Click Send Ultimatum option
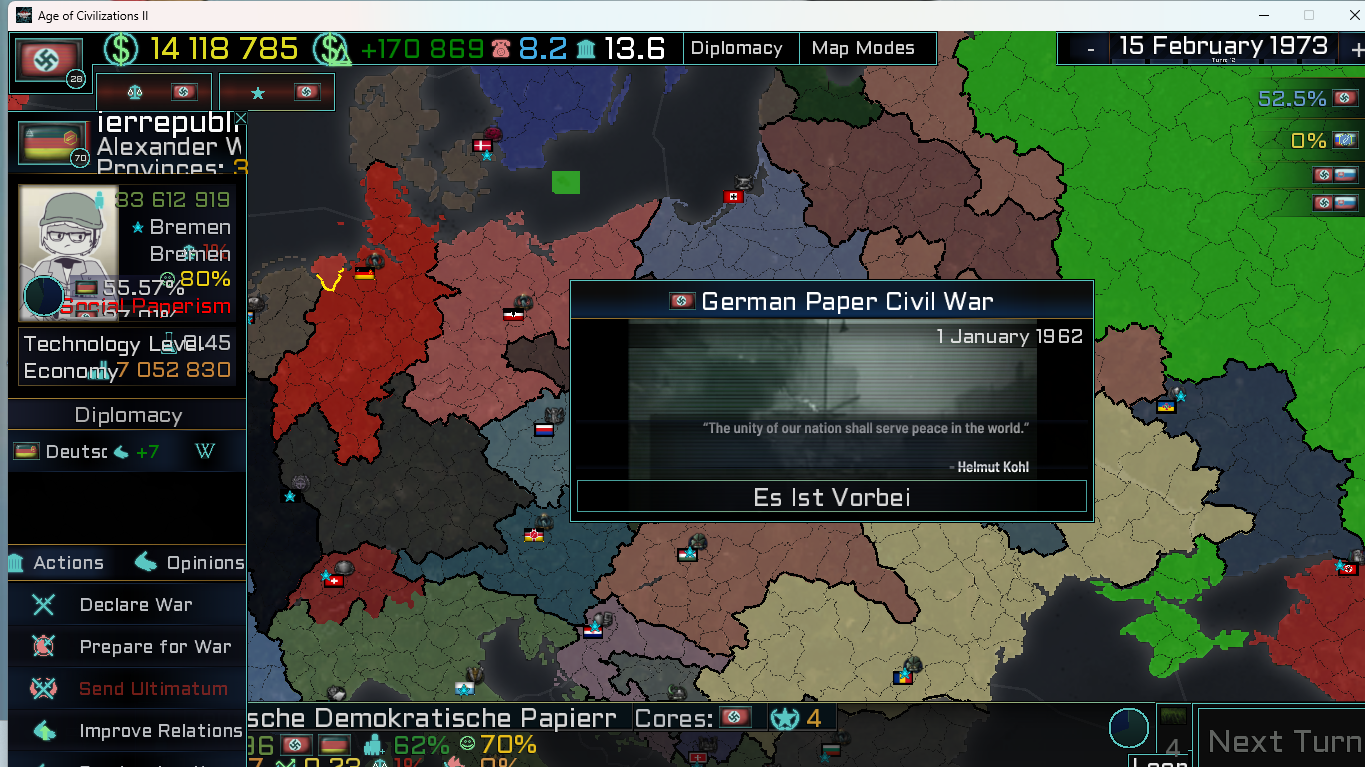The height and width of the screenshot is (767, 1365). click(152, 689)
